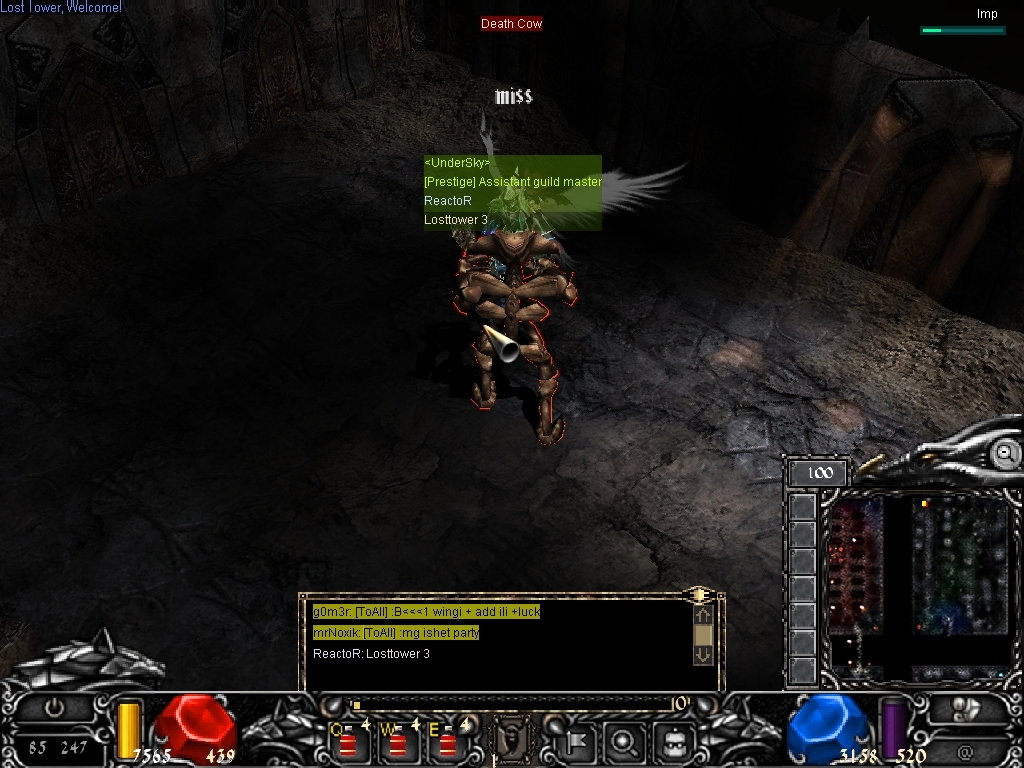Click the bottom-right stone button above @
1024x768 pixels.
(965, 709)
